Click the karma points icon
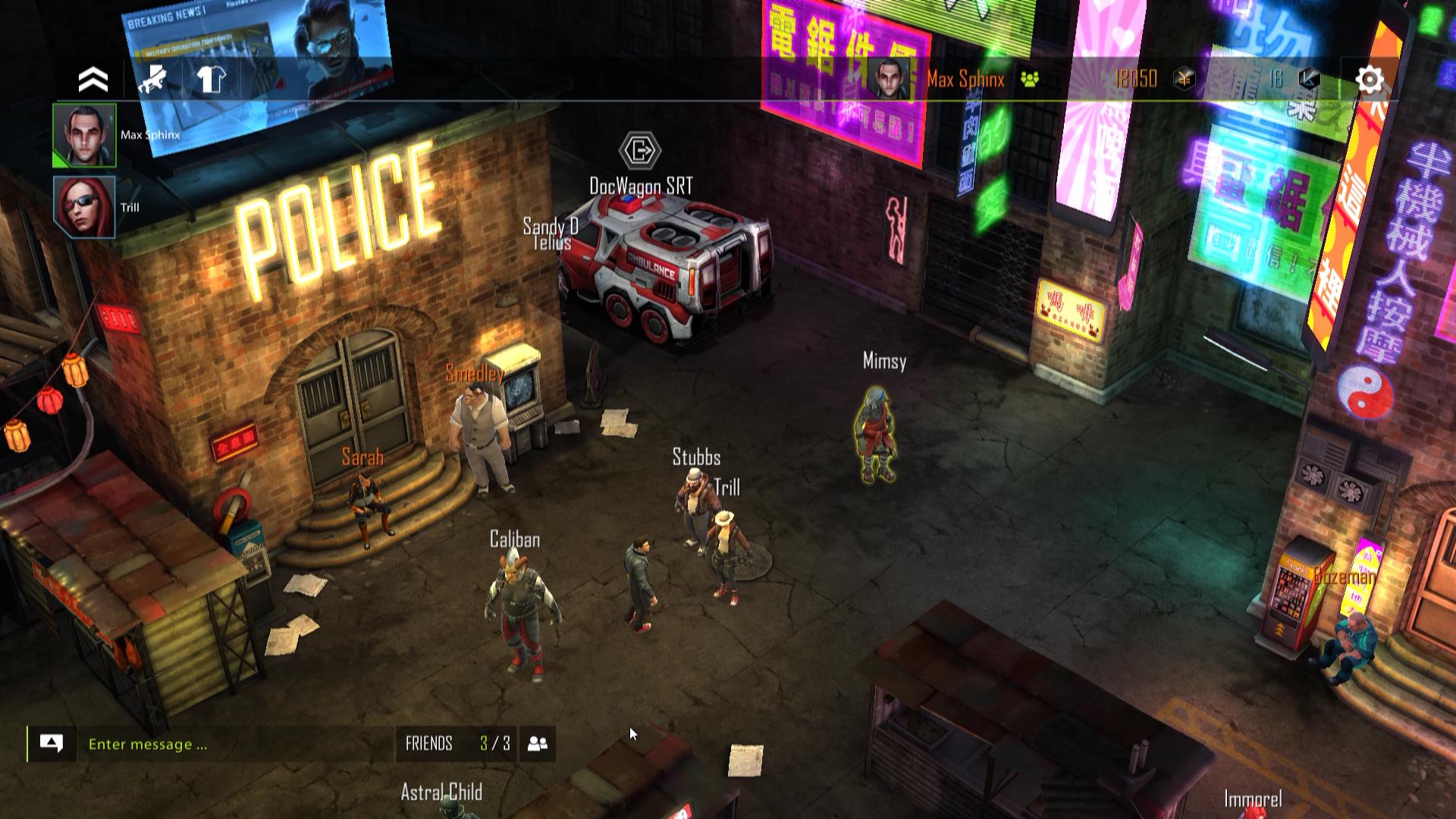Image resolution: width=1456 pixels, height=819 pixels. coord(1310,79)
